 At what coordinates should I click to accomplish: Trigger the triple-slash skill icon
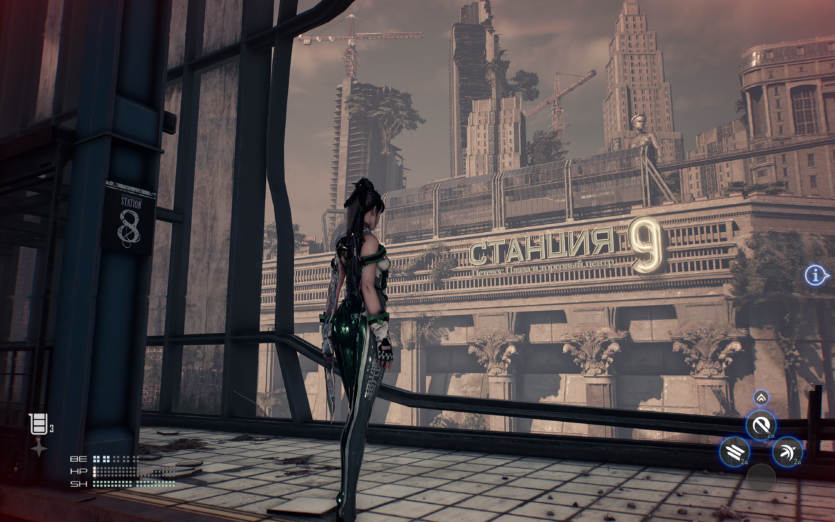pos(733,452)
